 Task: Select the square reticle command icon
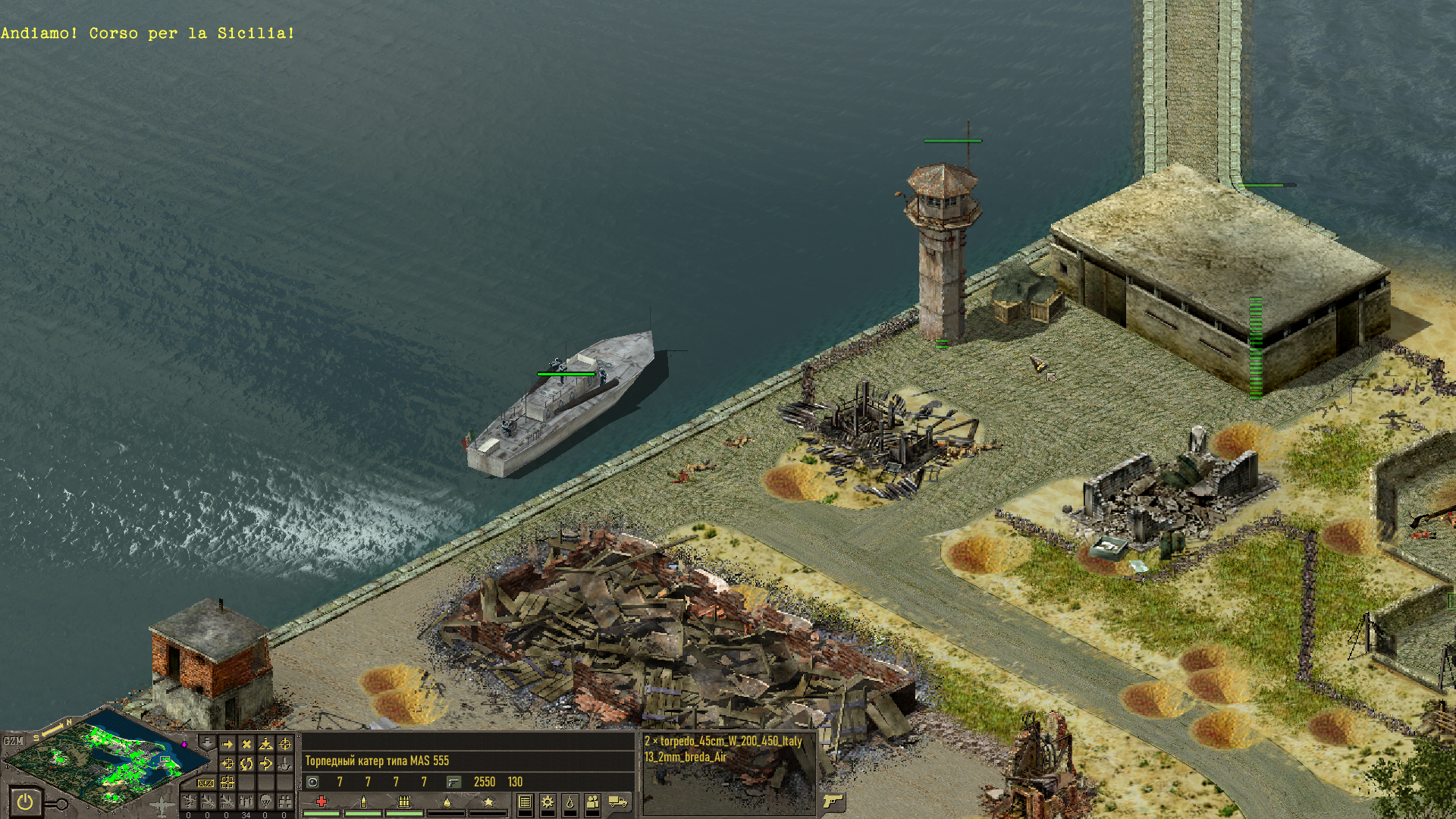click(227, 783)
